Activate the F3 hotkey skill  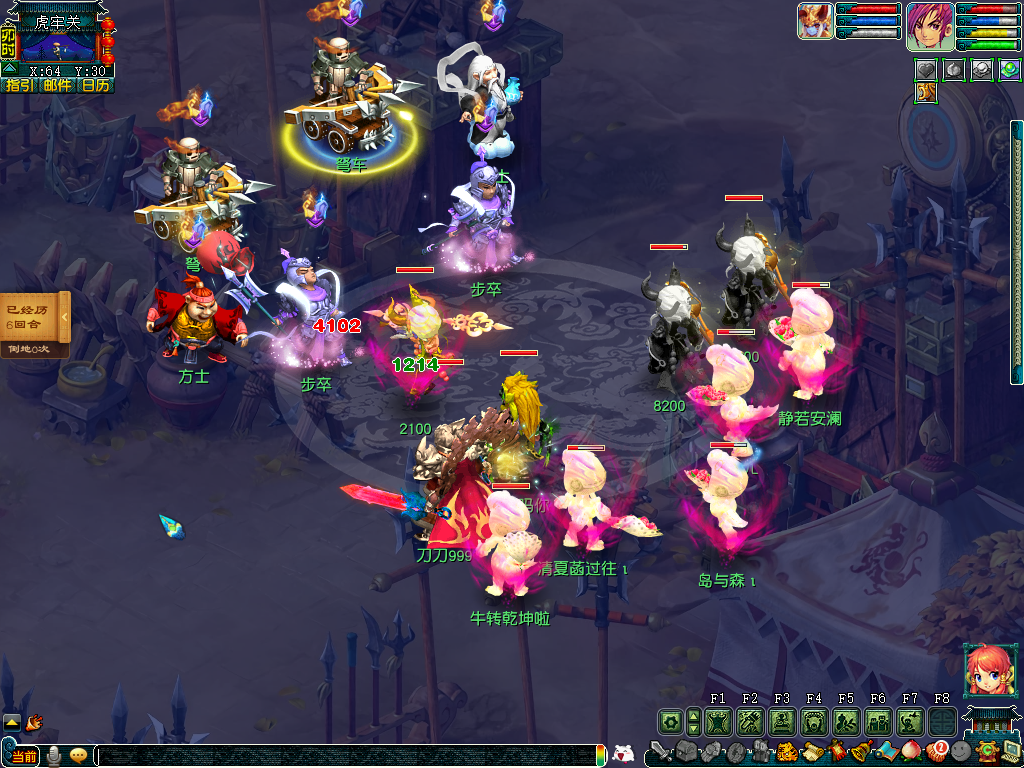point(782,721)
